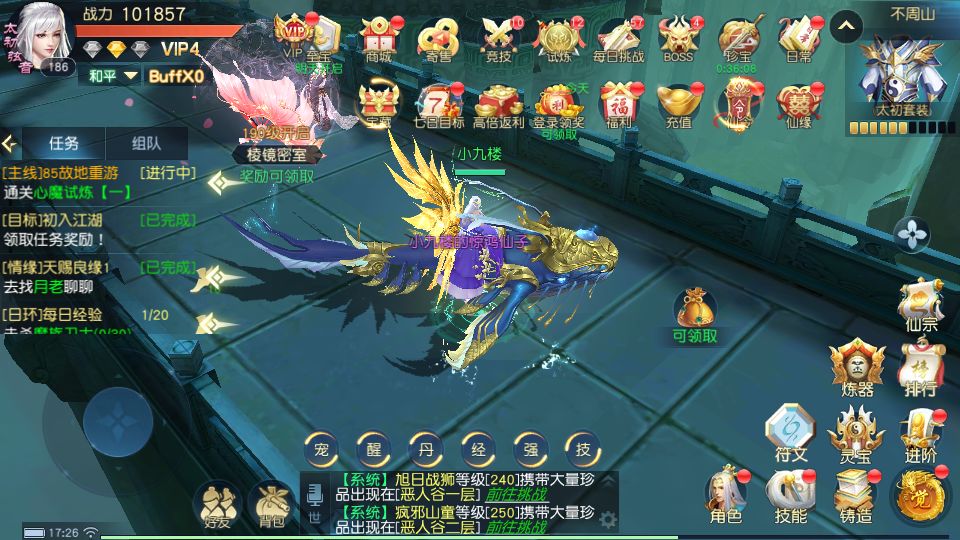Image resolution: width=960 pixels, height=540 pixels.
Task: Switch to the 组队 team tab
Action: pos(146,143)
